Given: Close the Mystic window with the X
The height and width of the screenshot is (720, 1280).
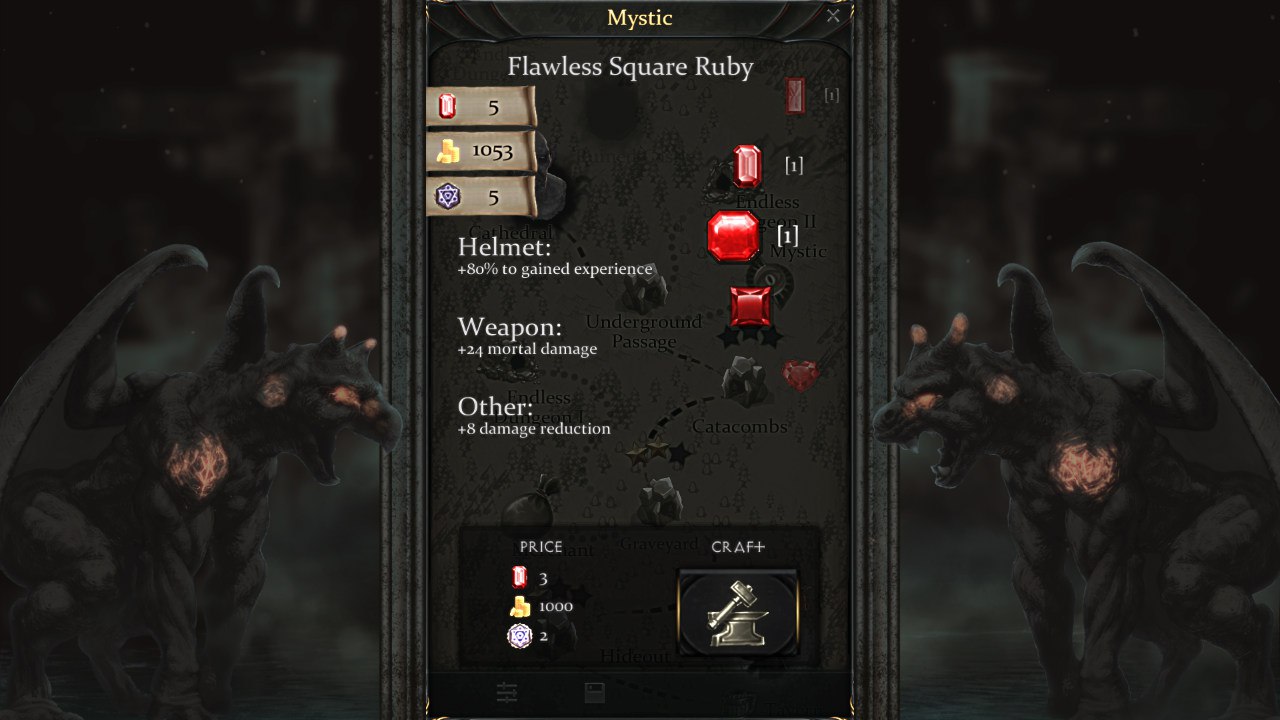Looking at the screenshot, I should (x=833, y=16).
